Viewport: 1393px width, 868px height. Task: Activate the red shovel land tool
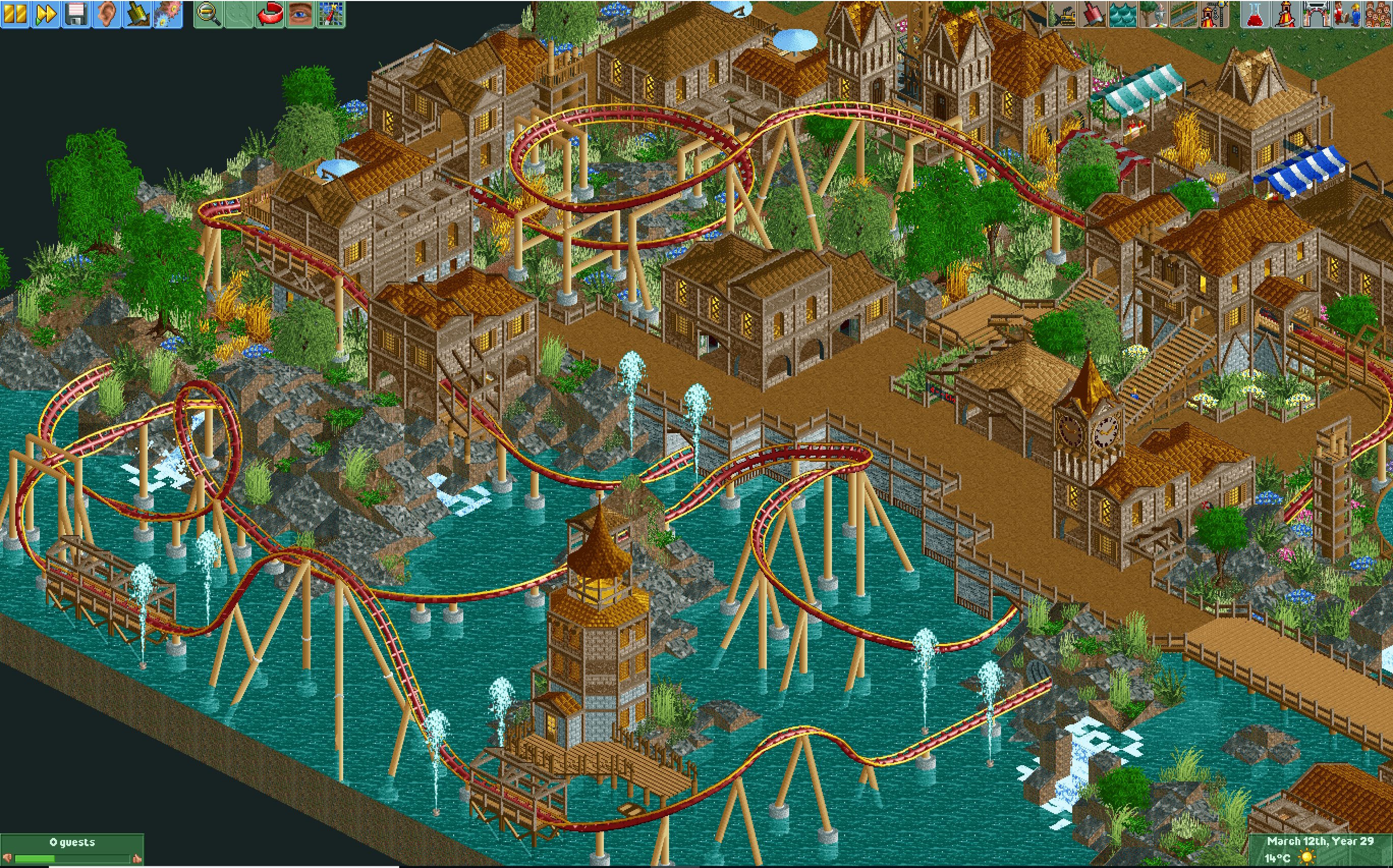[x=1092, y=14]
